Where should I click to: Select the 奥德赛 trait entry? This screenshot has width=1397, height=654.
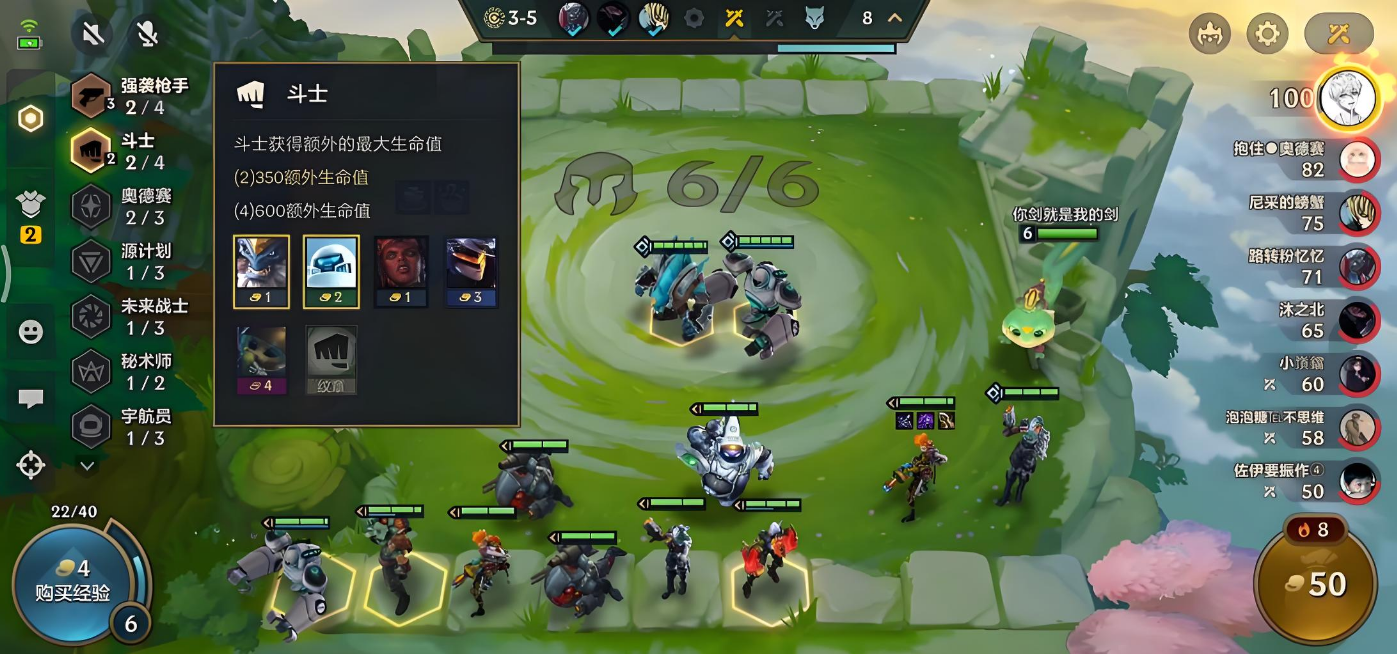tap(130, 206)
